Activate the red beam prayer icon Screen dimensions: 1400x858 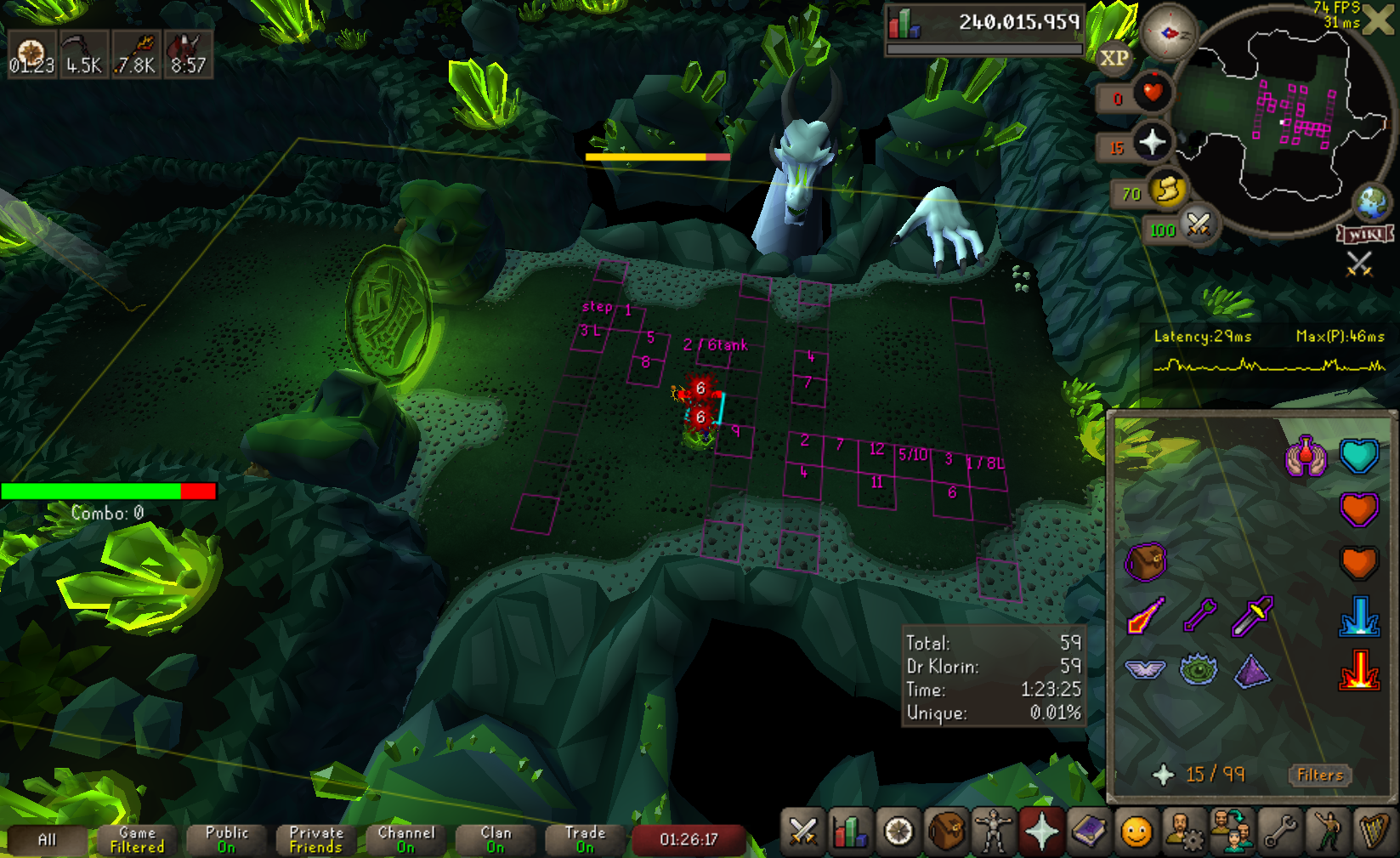coord(1358,671)
